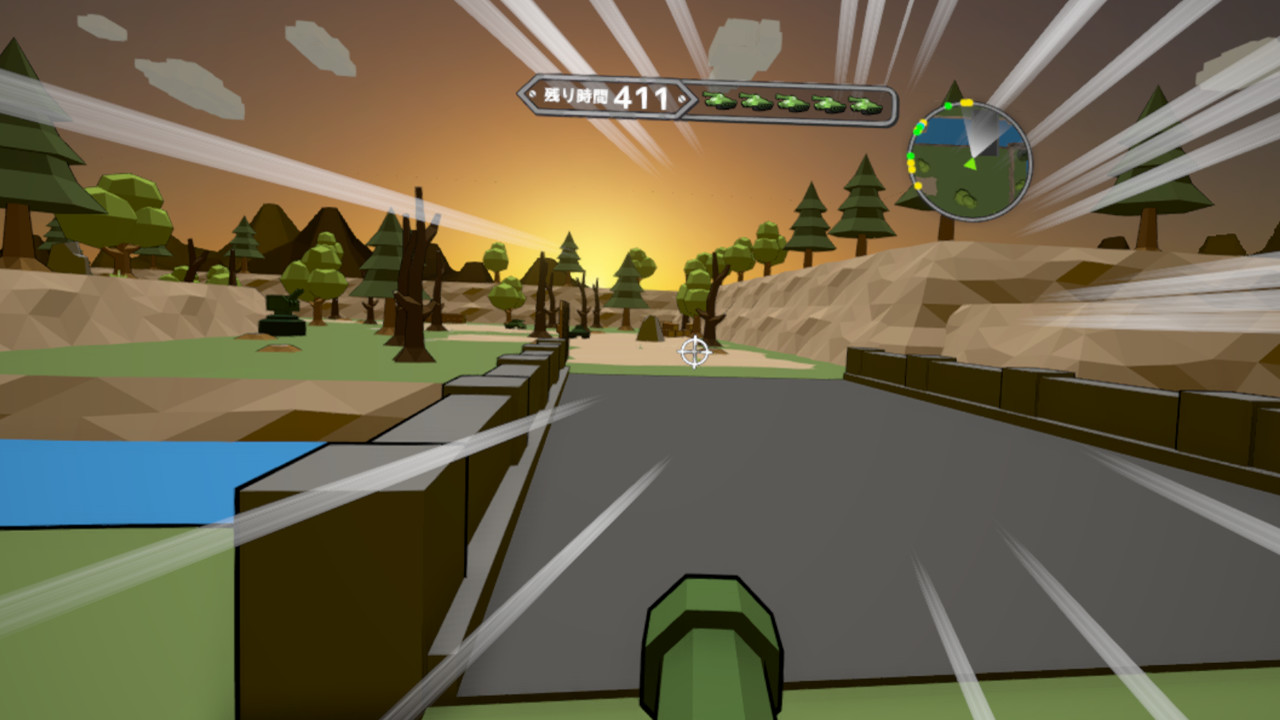This screenshot has height=720, width=1280.
Task: Open the right arrow marker beside the timer
Action: click(684, 99)
